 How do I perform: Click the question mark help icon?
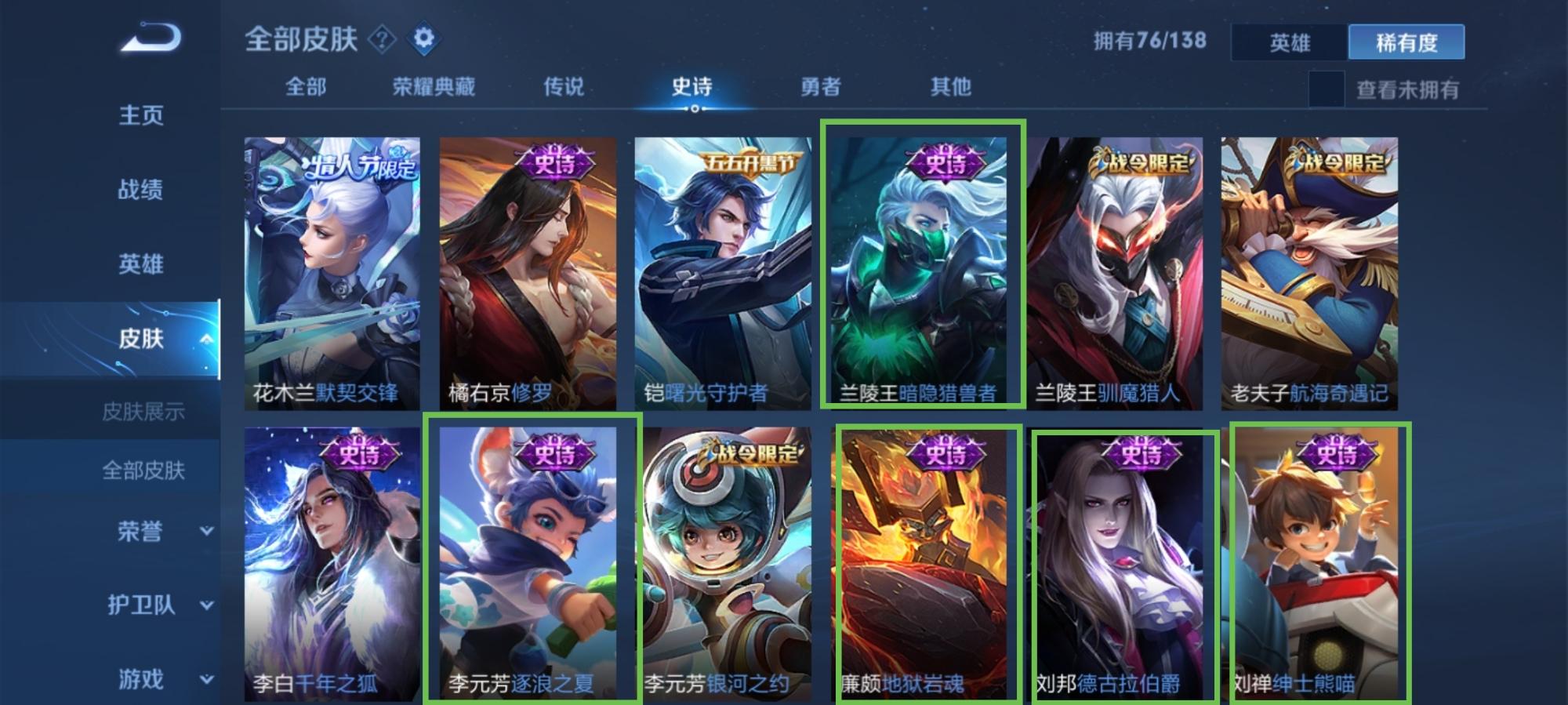coord(383,38)
